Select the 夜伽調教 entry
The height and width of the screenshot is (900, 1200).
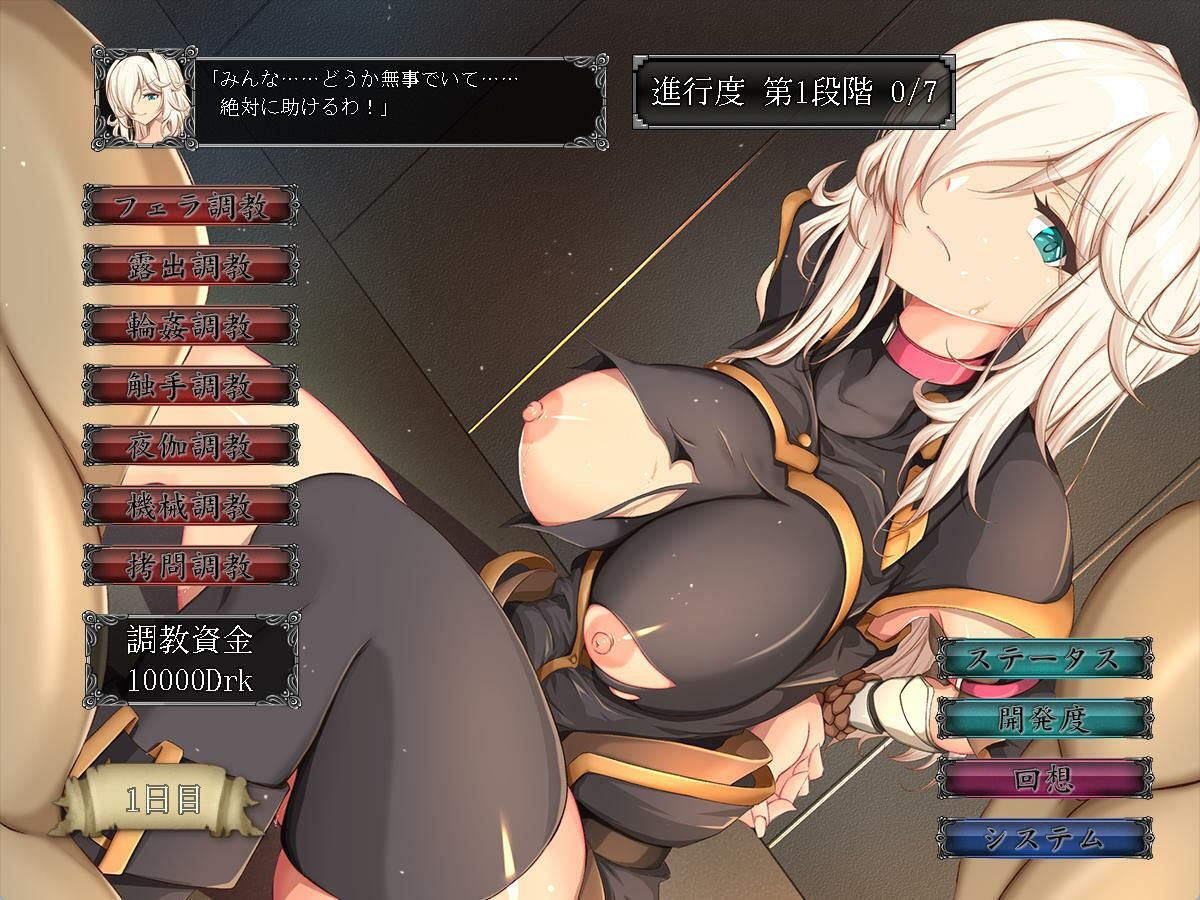pyautogui.click(x=190, y=446)
